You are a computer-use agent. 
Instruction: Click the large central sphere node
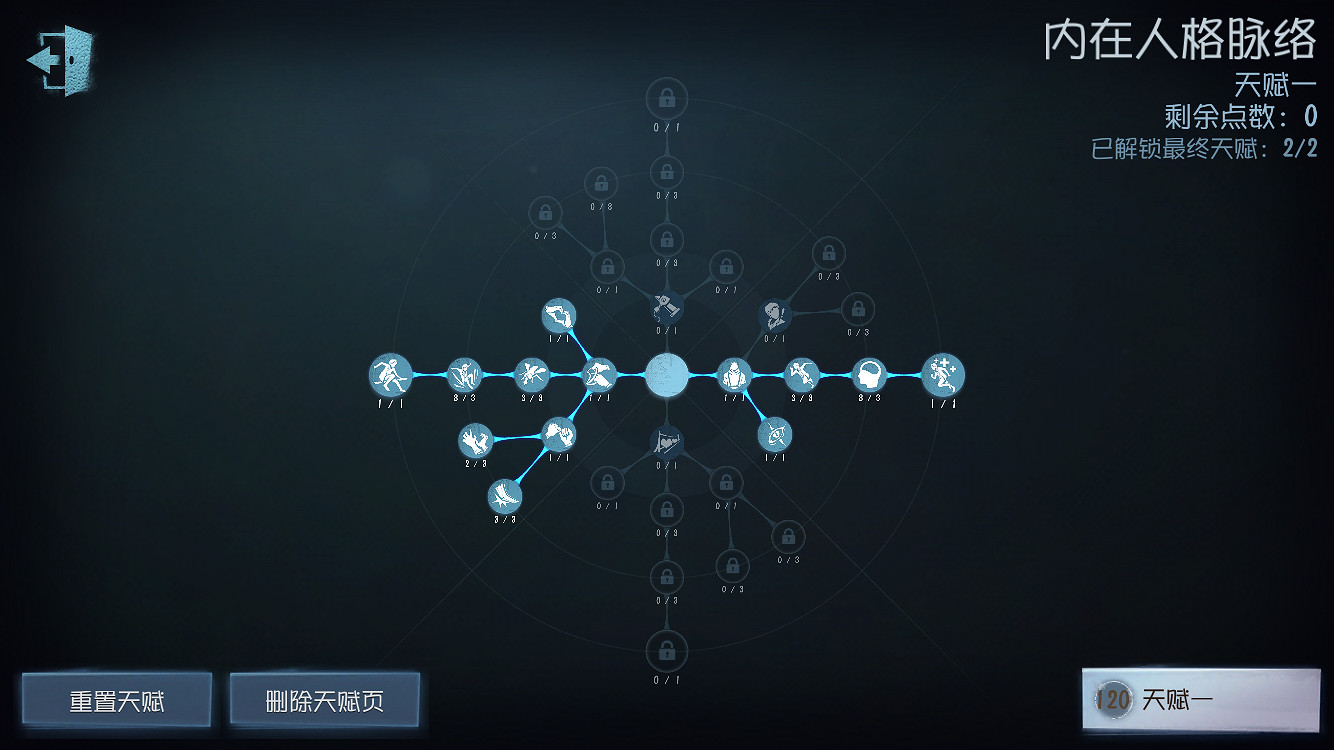(x=667, y=376)
